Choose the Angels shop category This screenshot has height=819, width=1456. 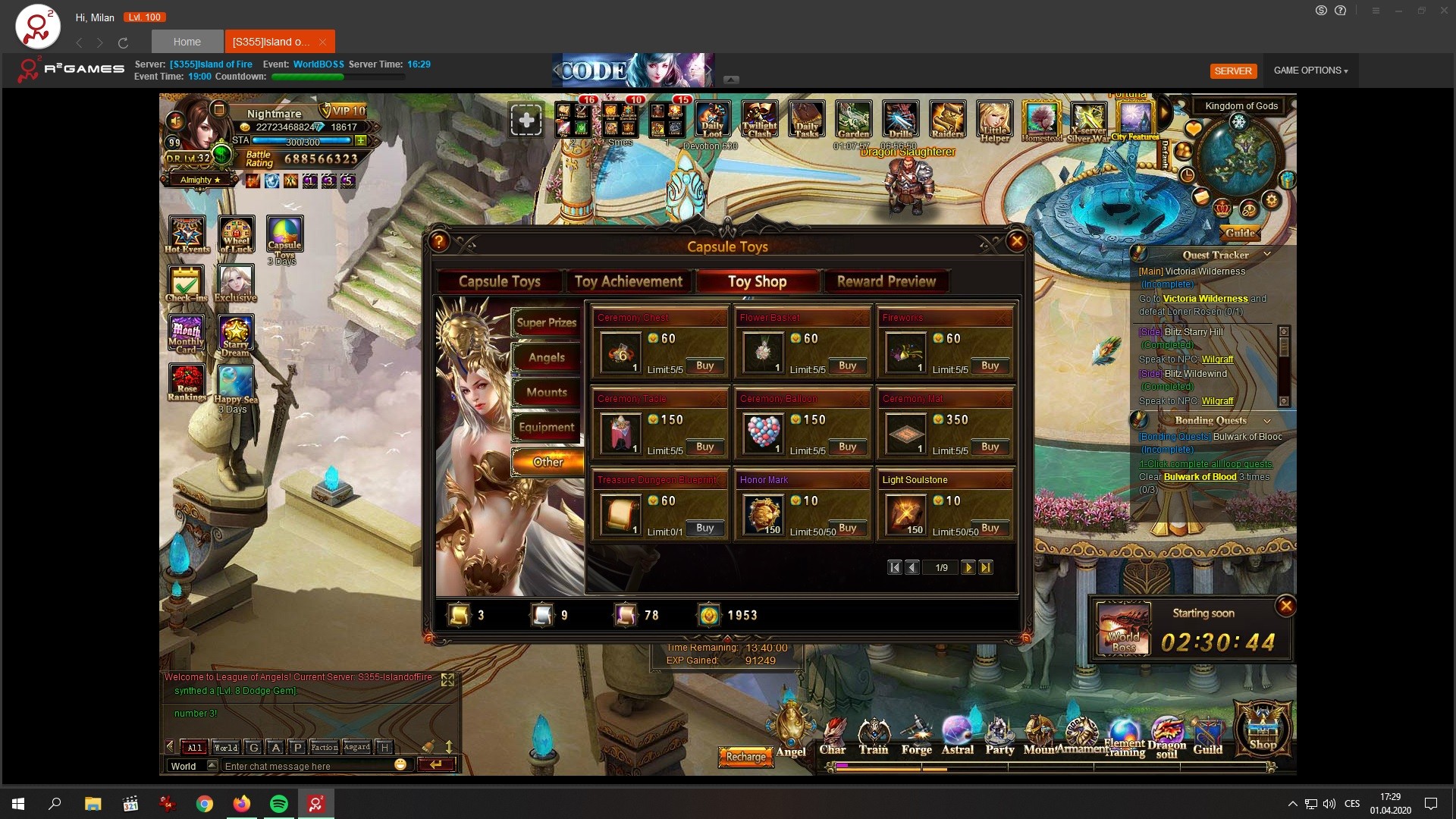click(546, 357)
